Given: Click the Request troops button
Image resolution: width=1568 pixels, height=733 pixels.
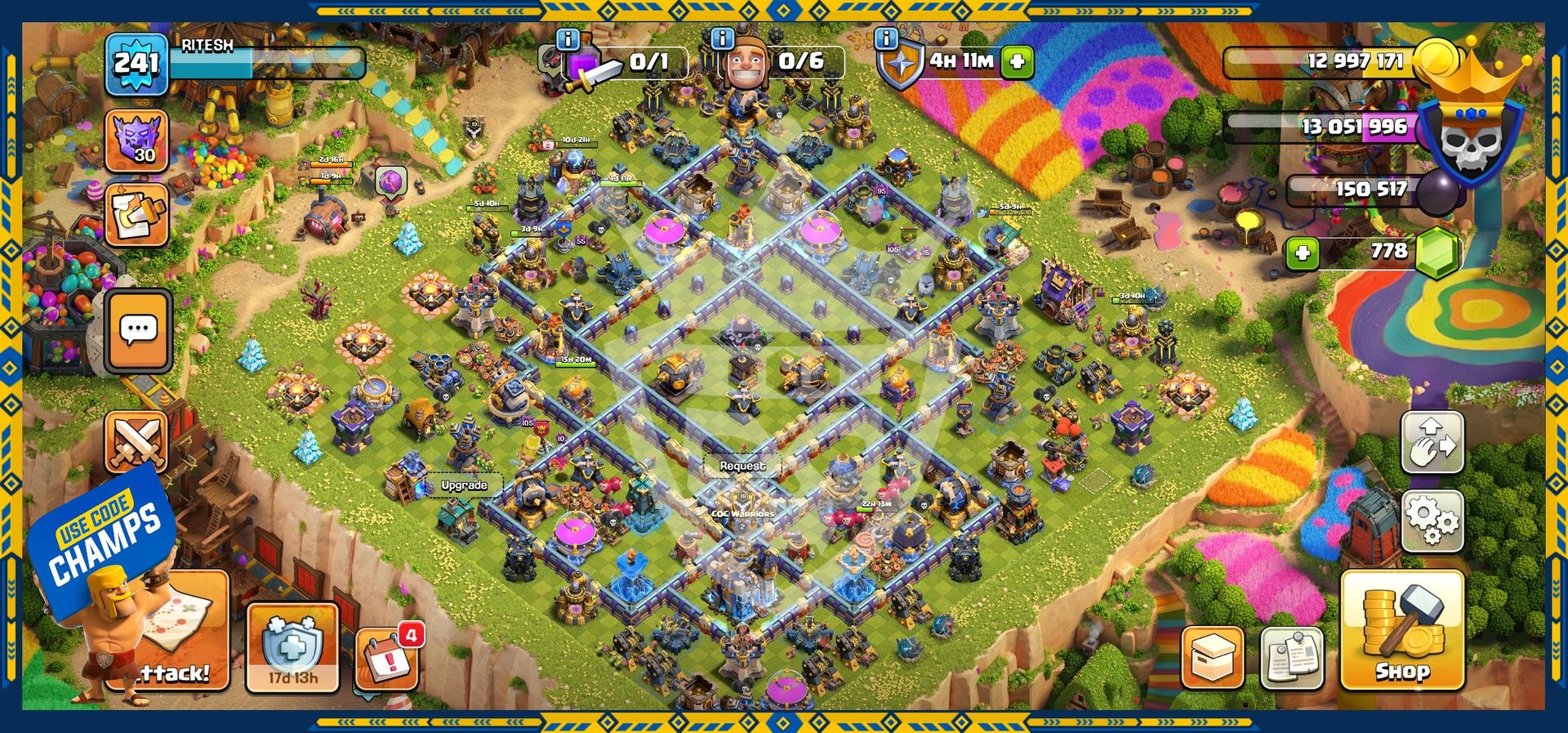Looking at the screenshot, I should [x=742, y=466].
